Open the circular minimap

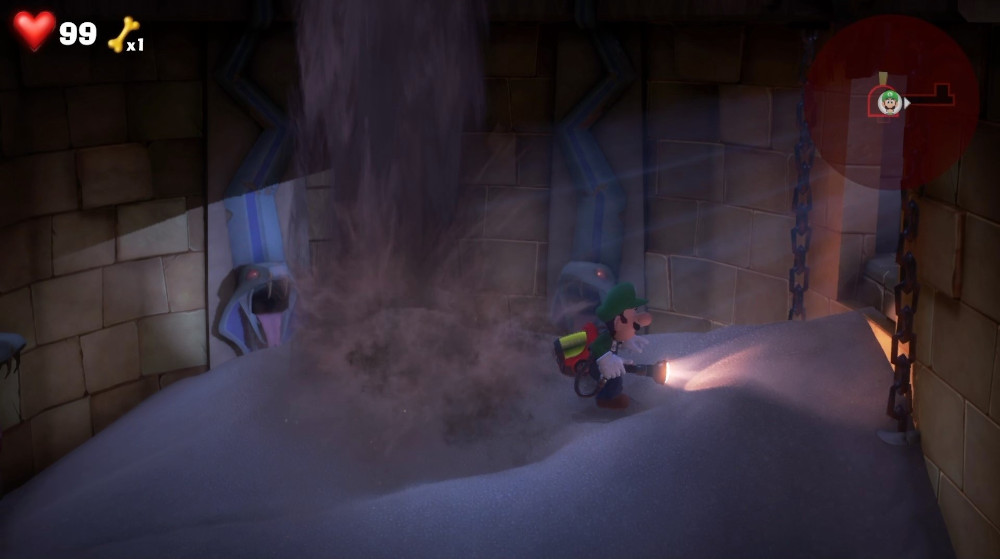[x=891, y=101]
